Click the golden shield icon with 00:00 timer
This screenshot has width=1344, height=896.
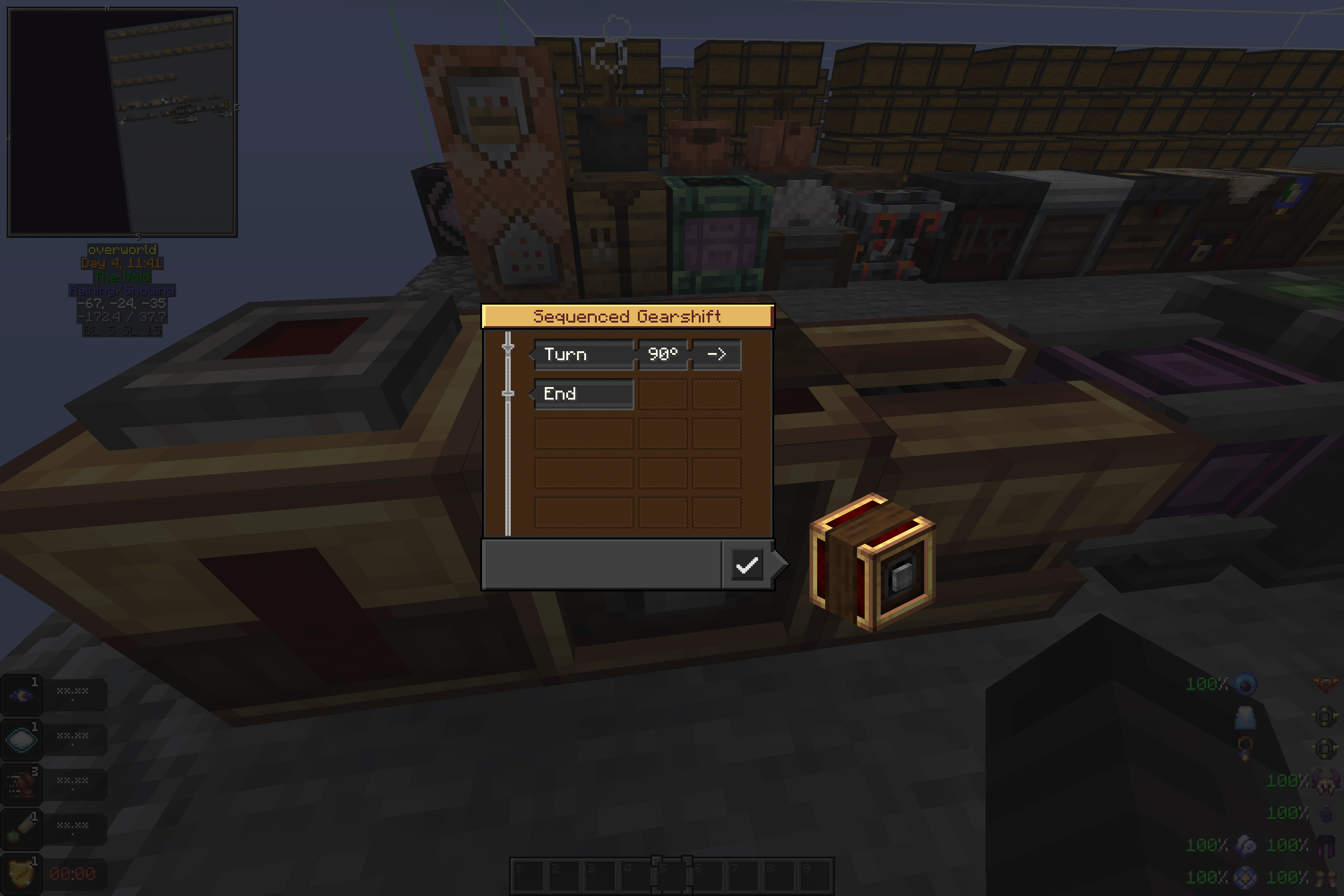pyautogui.click(x=21, y=871)
